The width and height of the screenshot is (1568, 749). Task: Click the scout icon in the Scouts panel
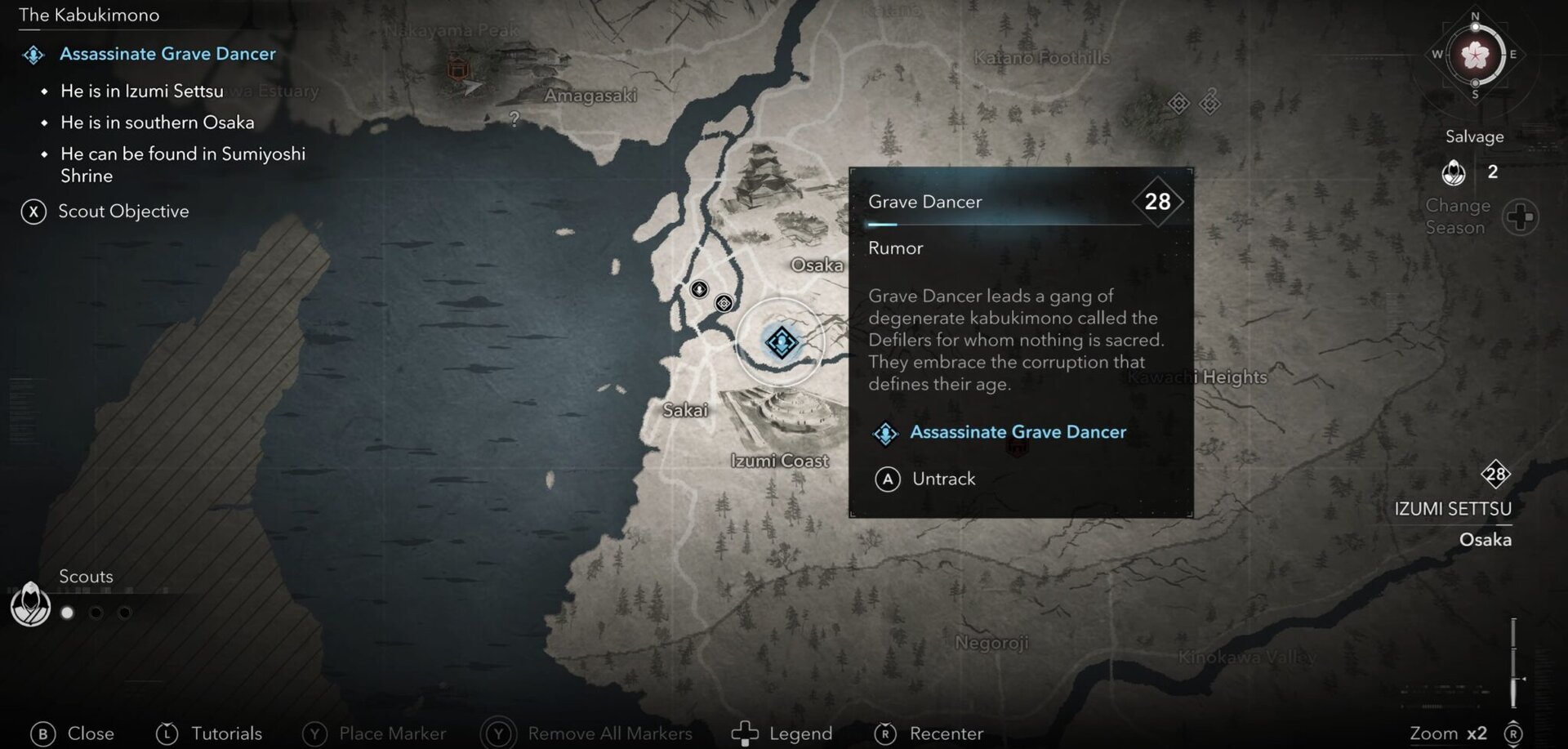[30, 606]
